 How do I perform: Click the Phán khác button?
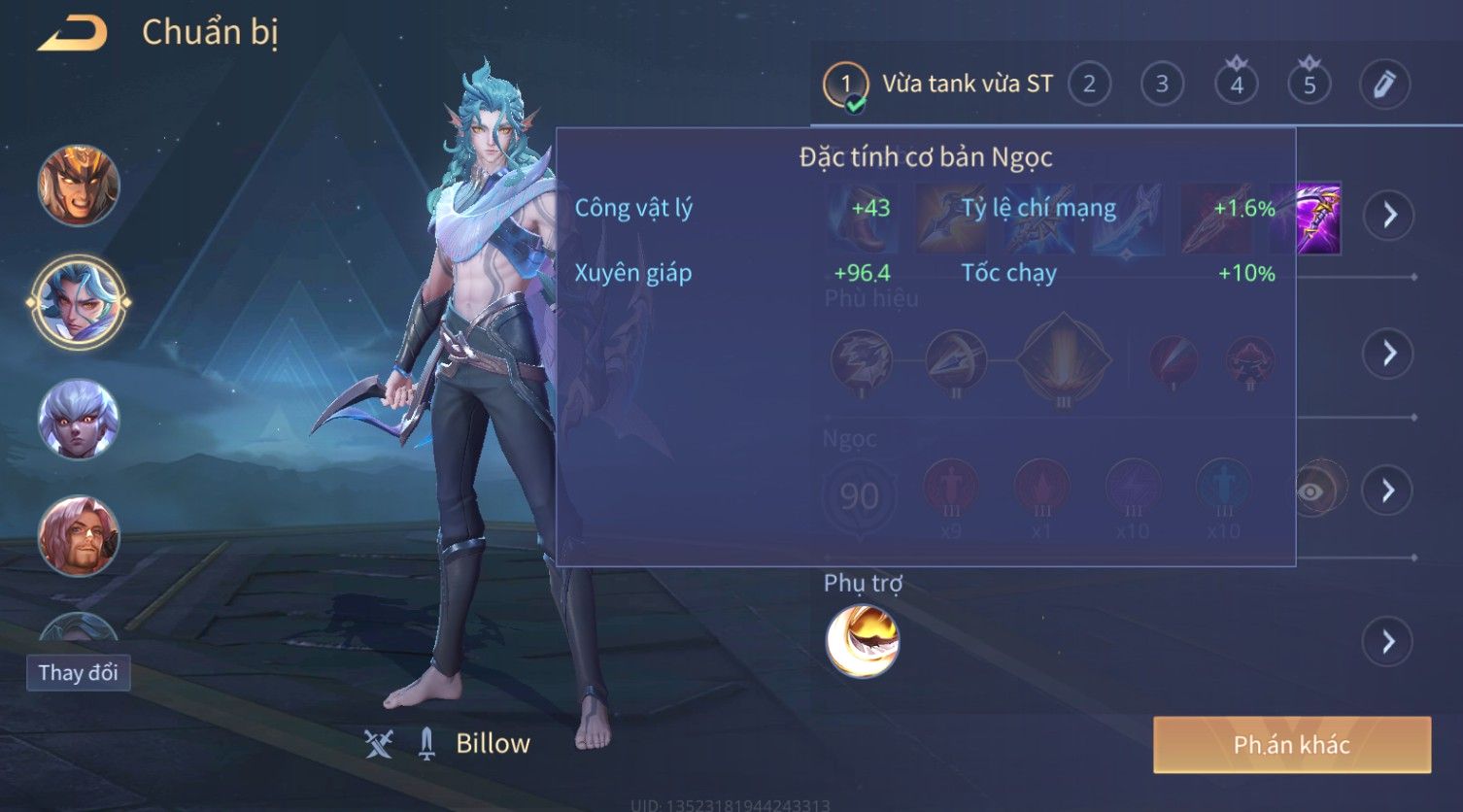[1291, 745]
